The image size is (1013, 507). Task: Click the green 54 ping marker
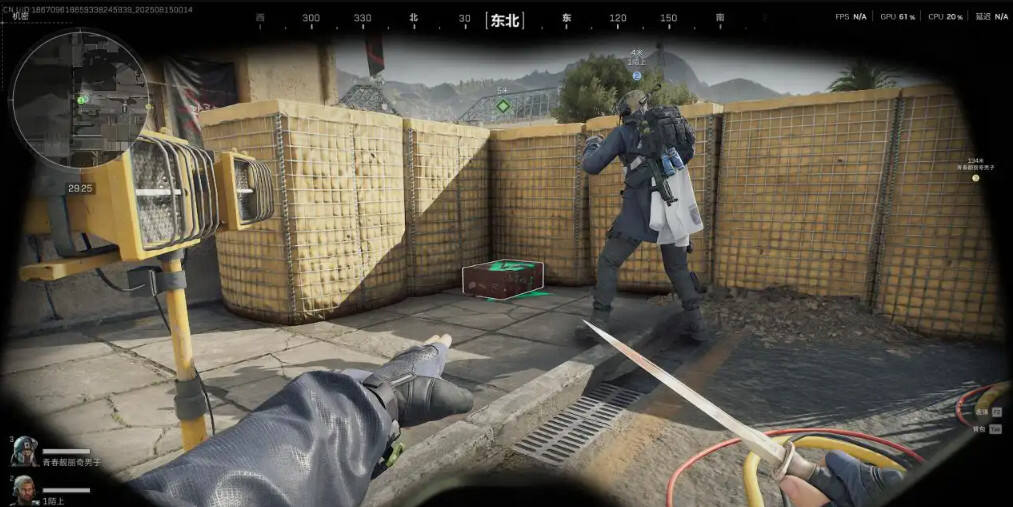click(503, 104)
